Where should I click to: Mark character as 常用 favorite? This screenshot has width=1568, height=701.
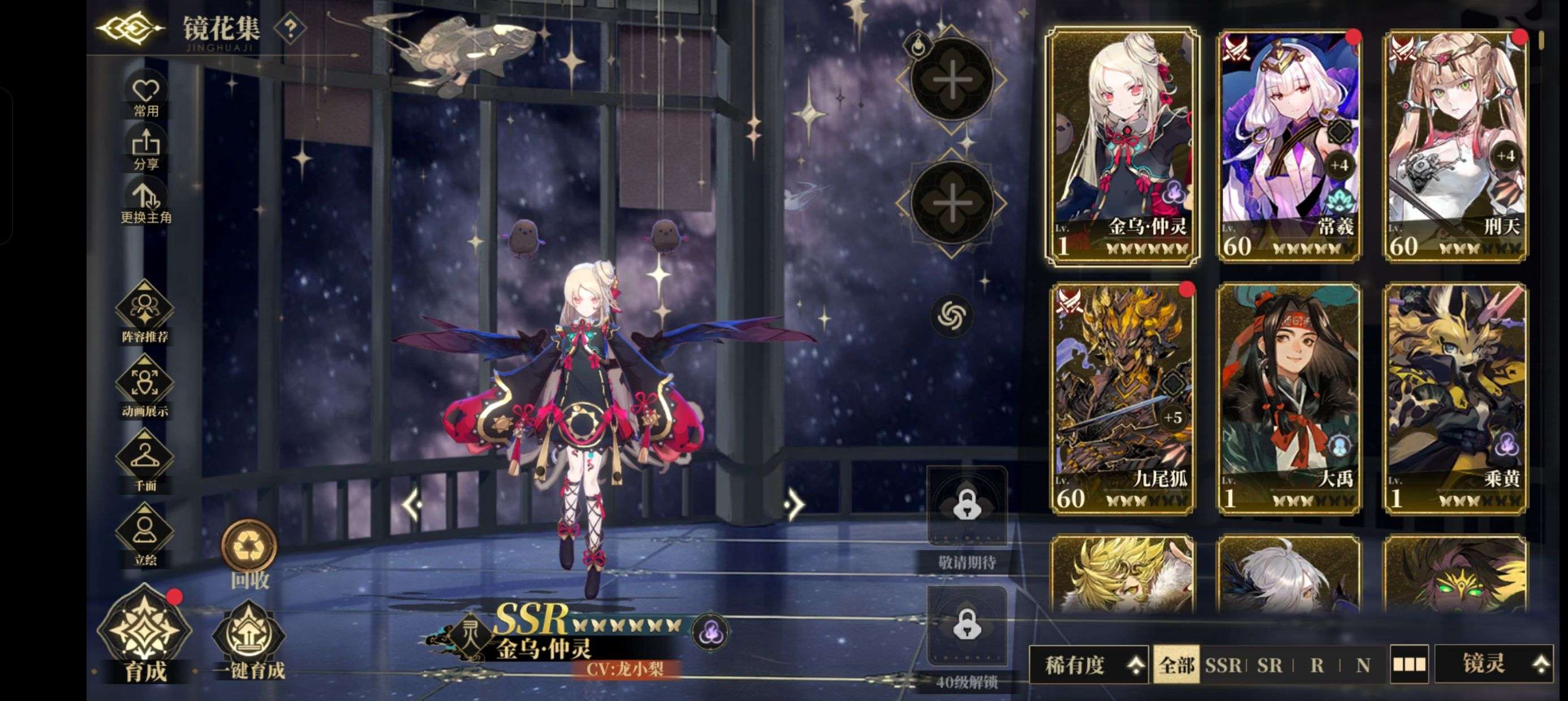(x=145, y=96)
